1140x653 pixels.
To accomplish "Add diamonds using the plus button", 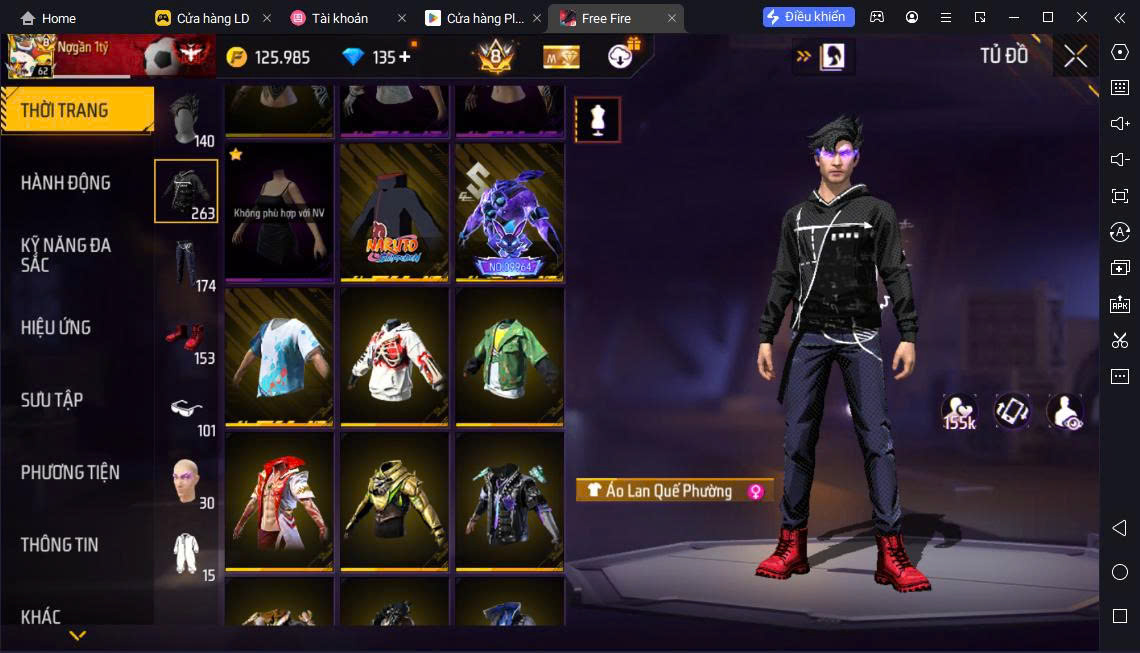I will 405,57.
